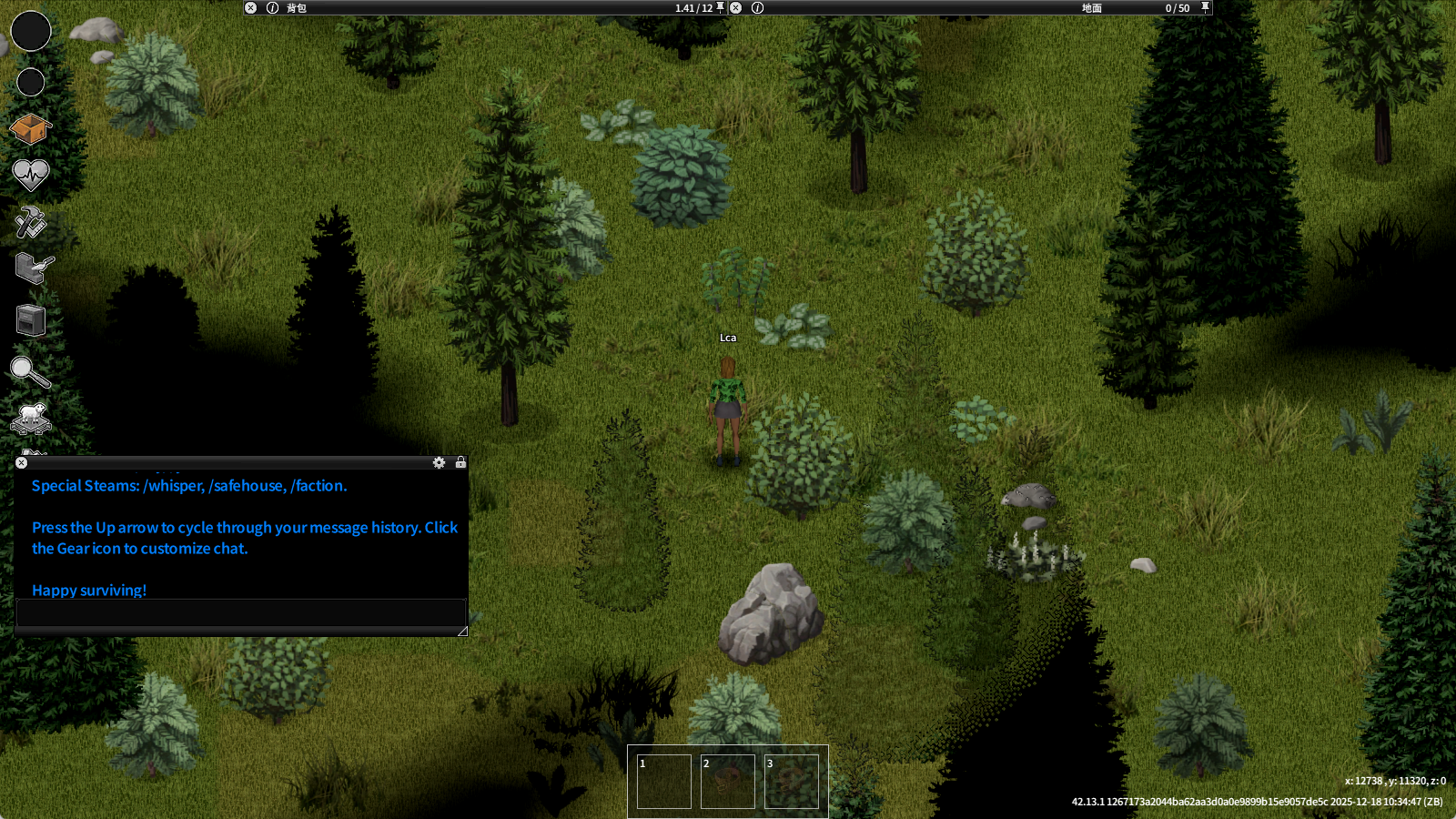This screenshot has height=819, width=1456.
Task: Close the 地面 loot panel
Action: coord(736,8)
